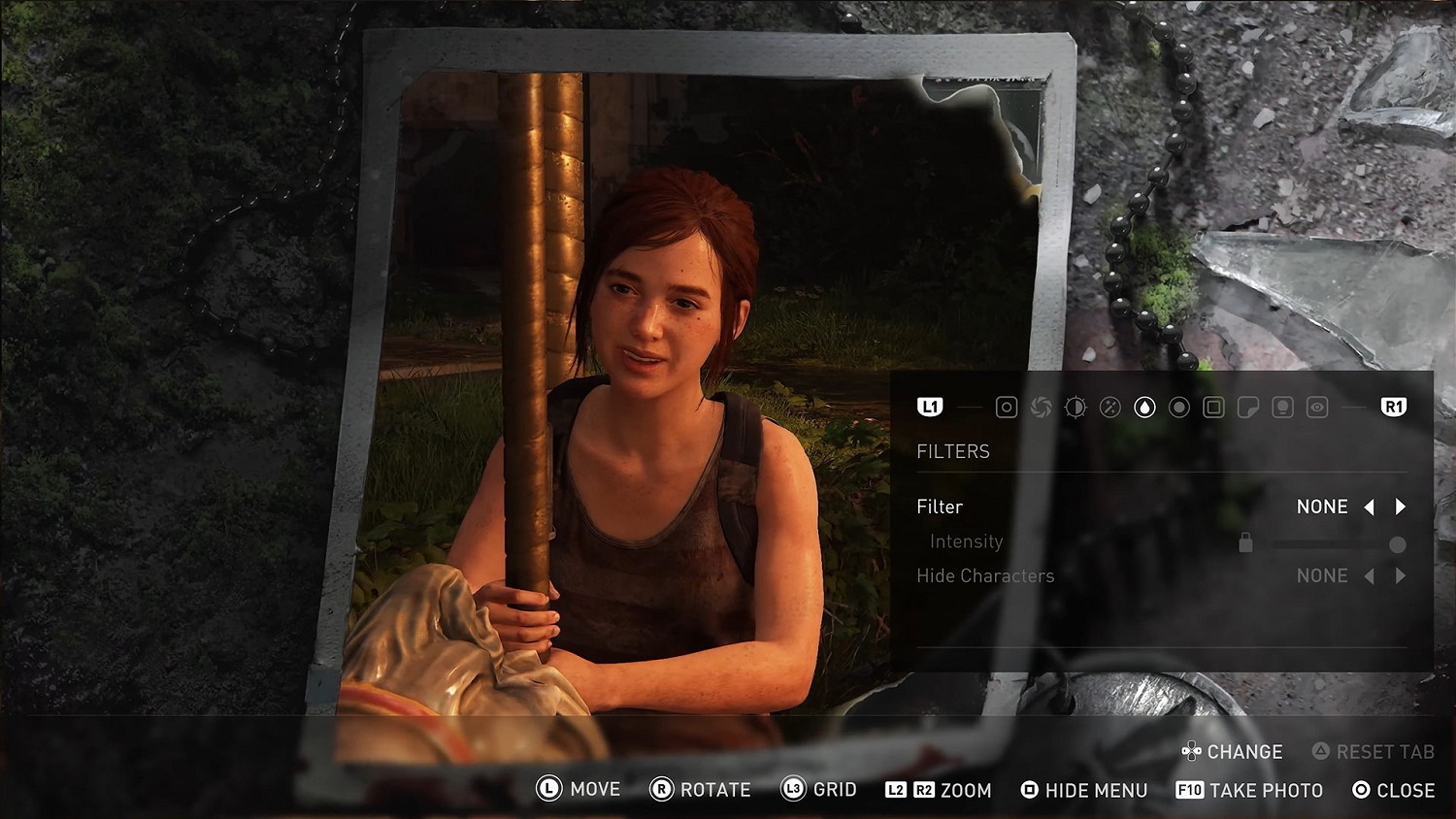Open the square frame tab

(1213, 408)
